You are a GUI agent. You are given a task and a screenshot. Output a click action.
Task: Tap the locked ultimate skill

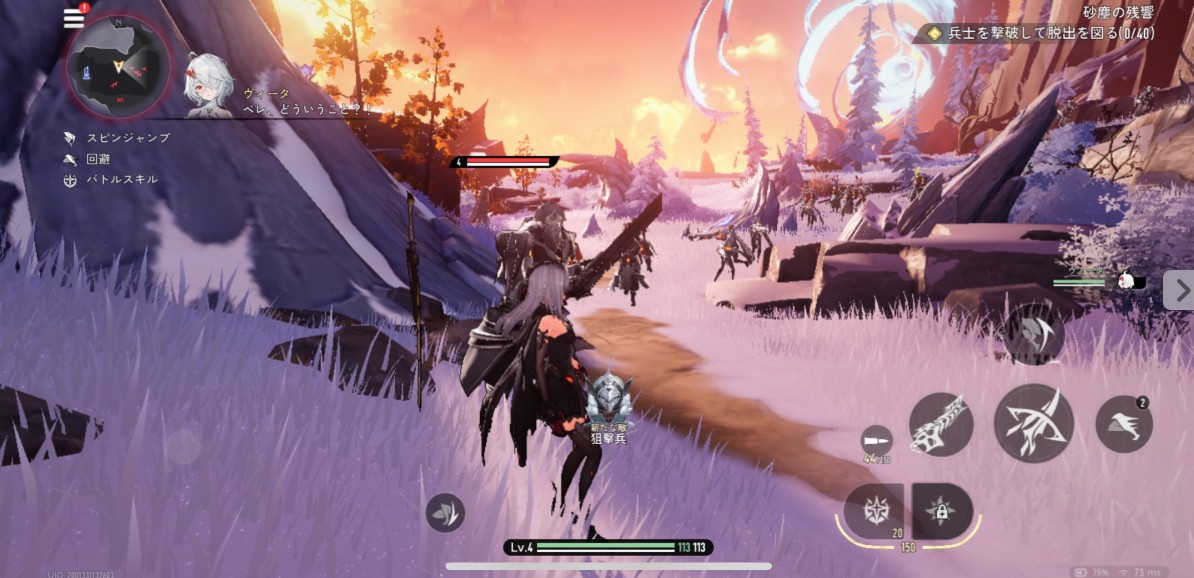[942, 511]
